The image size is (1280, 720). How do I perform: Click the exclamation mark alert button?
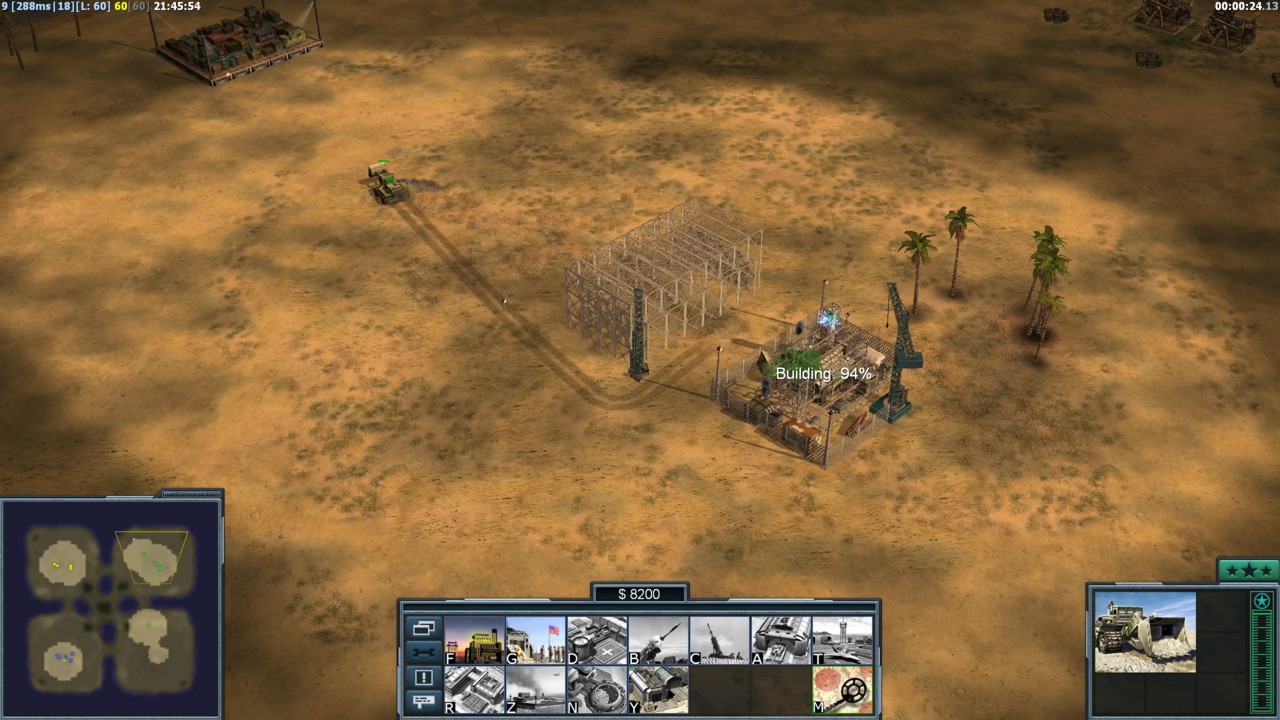coord(423,676)
